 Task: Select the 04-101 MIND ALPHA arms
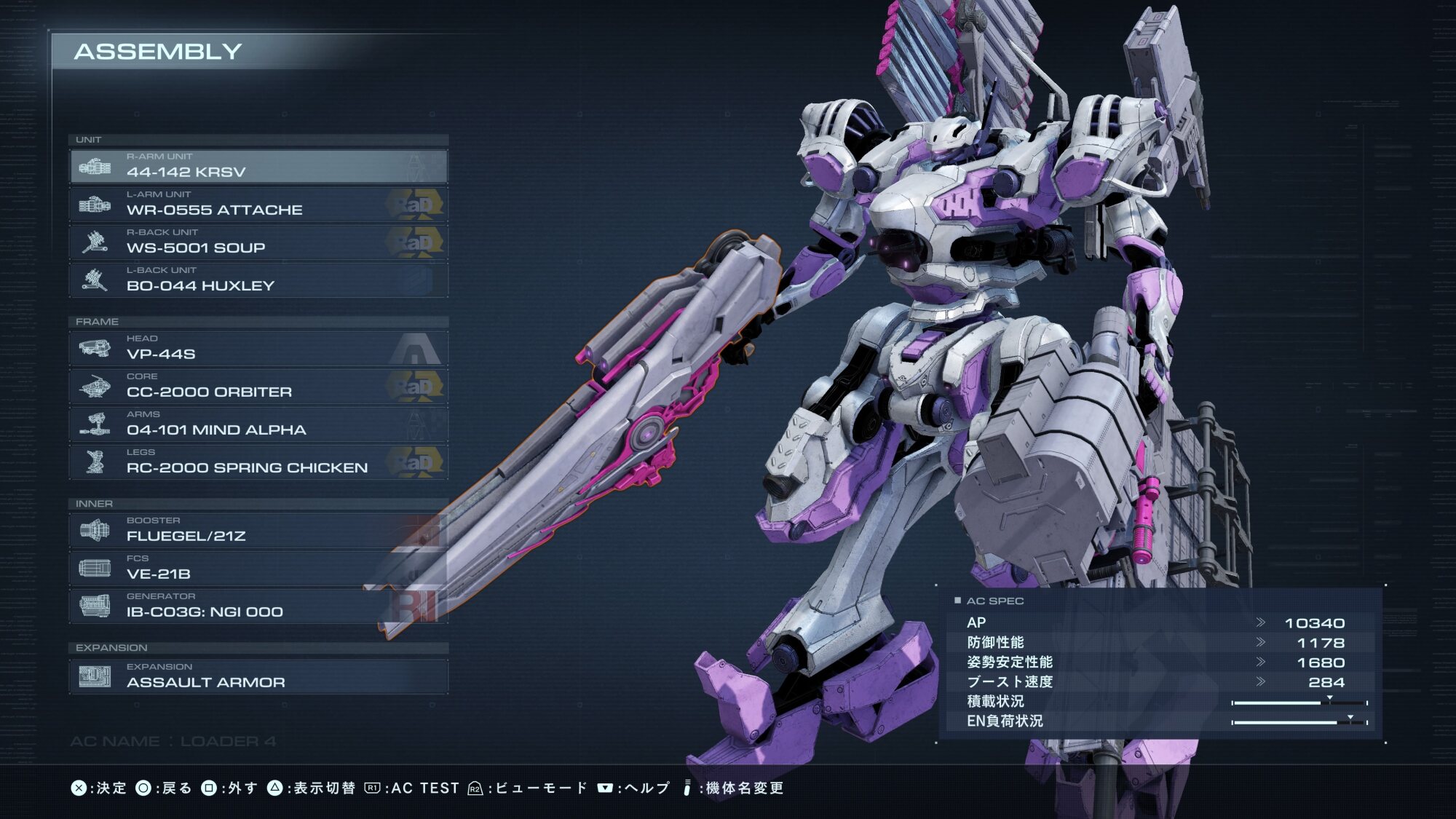[x=258, y=424]
